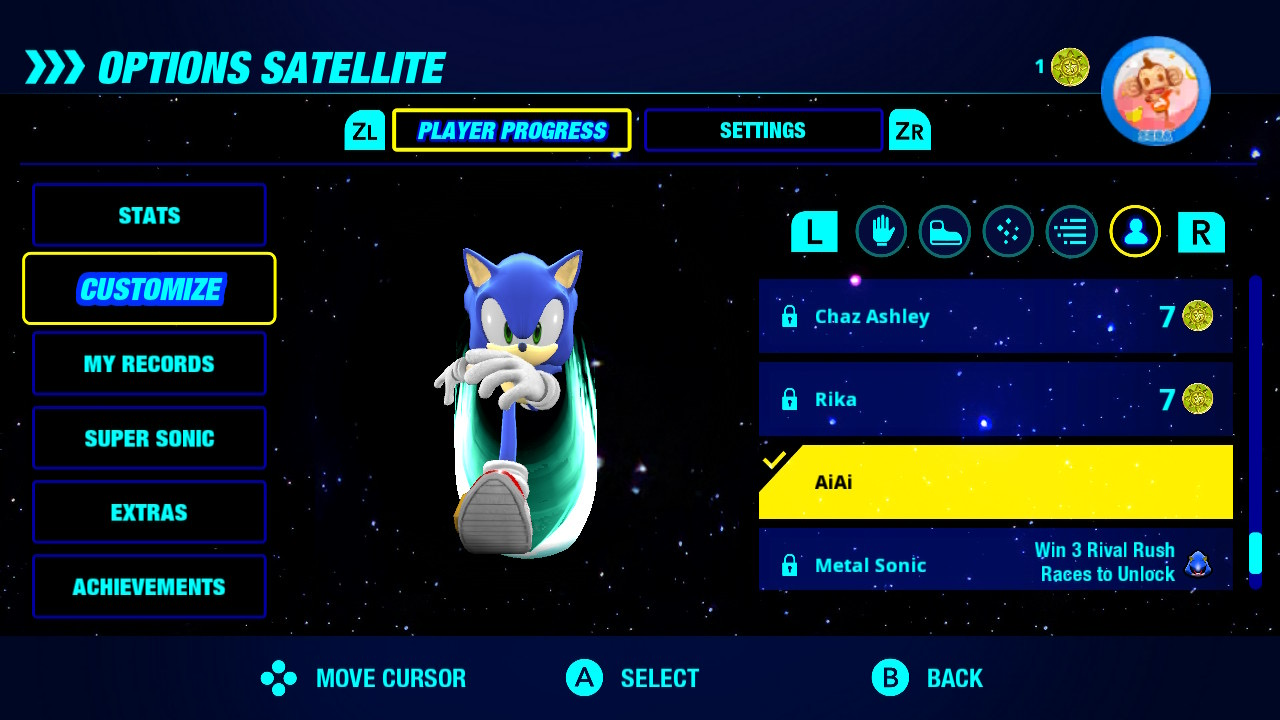The width and height of the screenshot is (1280, 720).
Task: Choose the Super Sonic menu entry
Action: click(149, 438)
